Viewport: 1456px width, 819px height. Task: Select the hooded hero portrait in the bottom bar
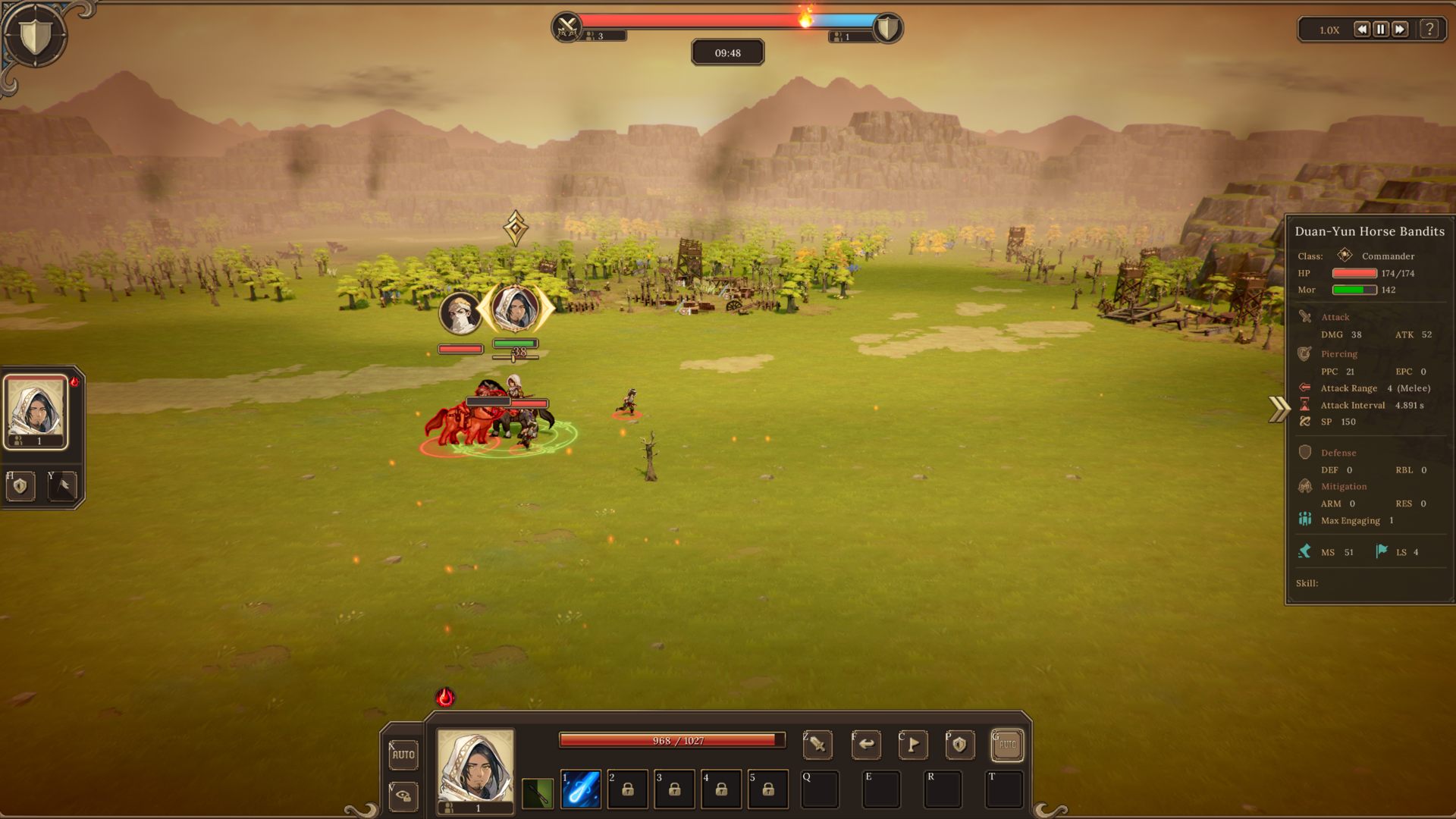click(x=475, y=767)
